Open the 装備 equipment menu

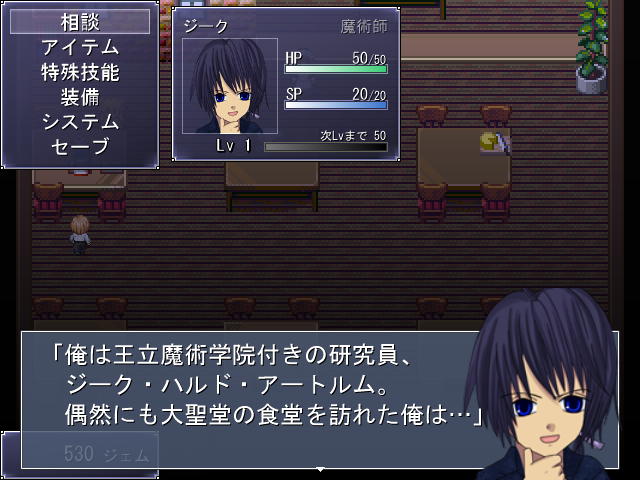coord(80,97)
